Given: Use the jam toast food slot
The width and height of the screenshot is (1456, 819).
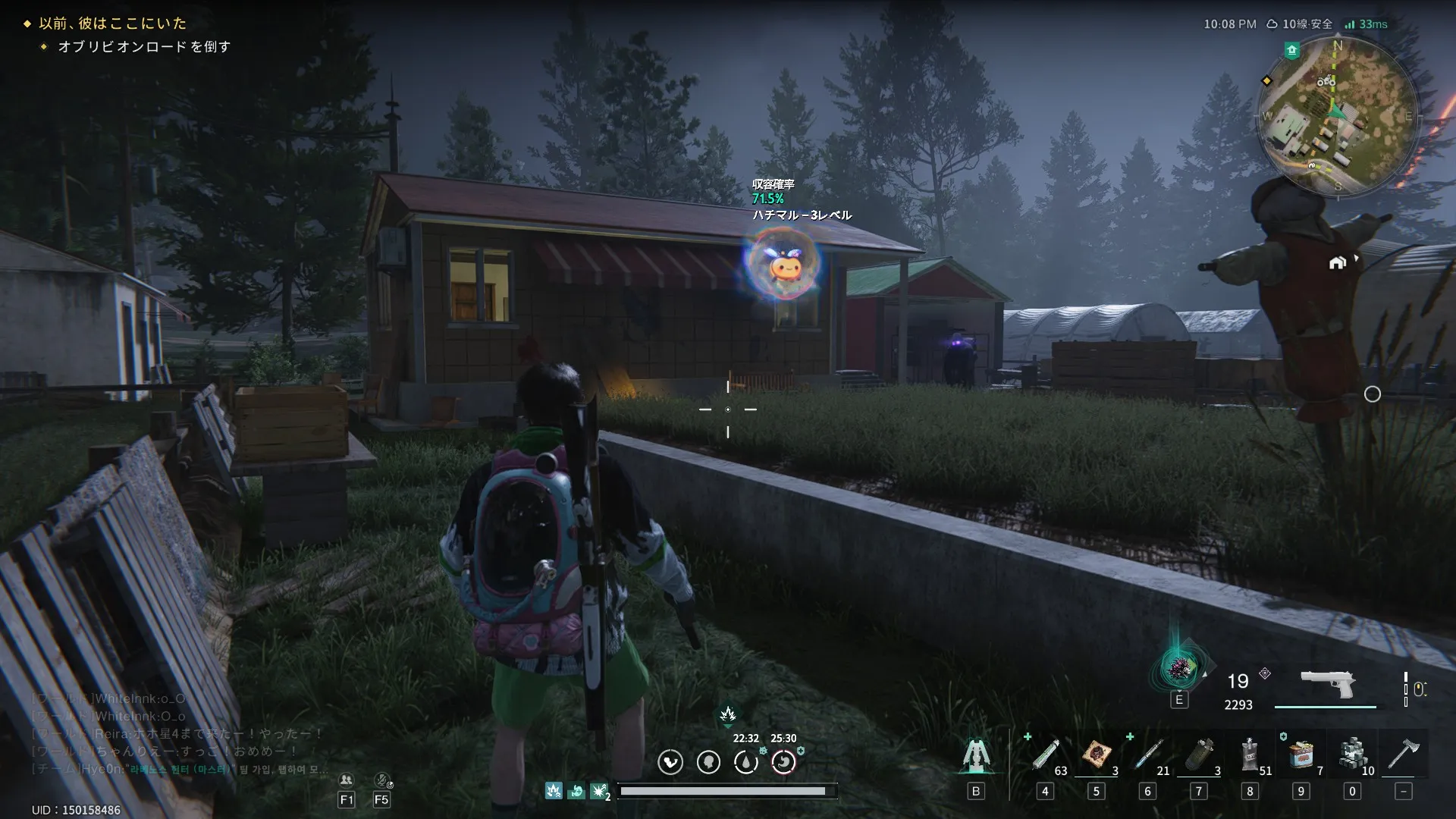Looking at the screenshot, I should (1097, 755).
